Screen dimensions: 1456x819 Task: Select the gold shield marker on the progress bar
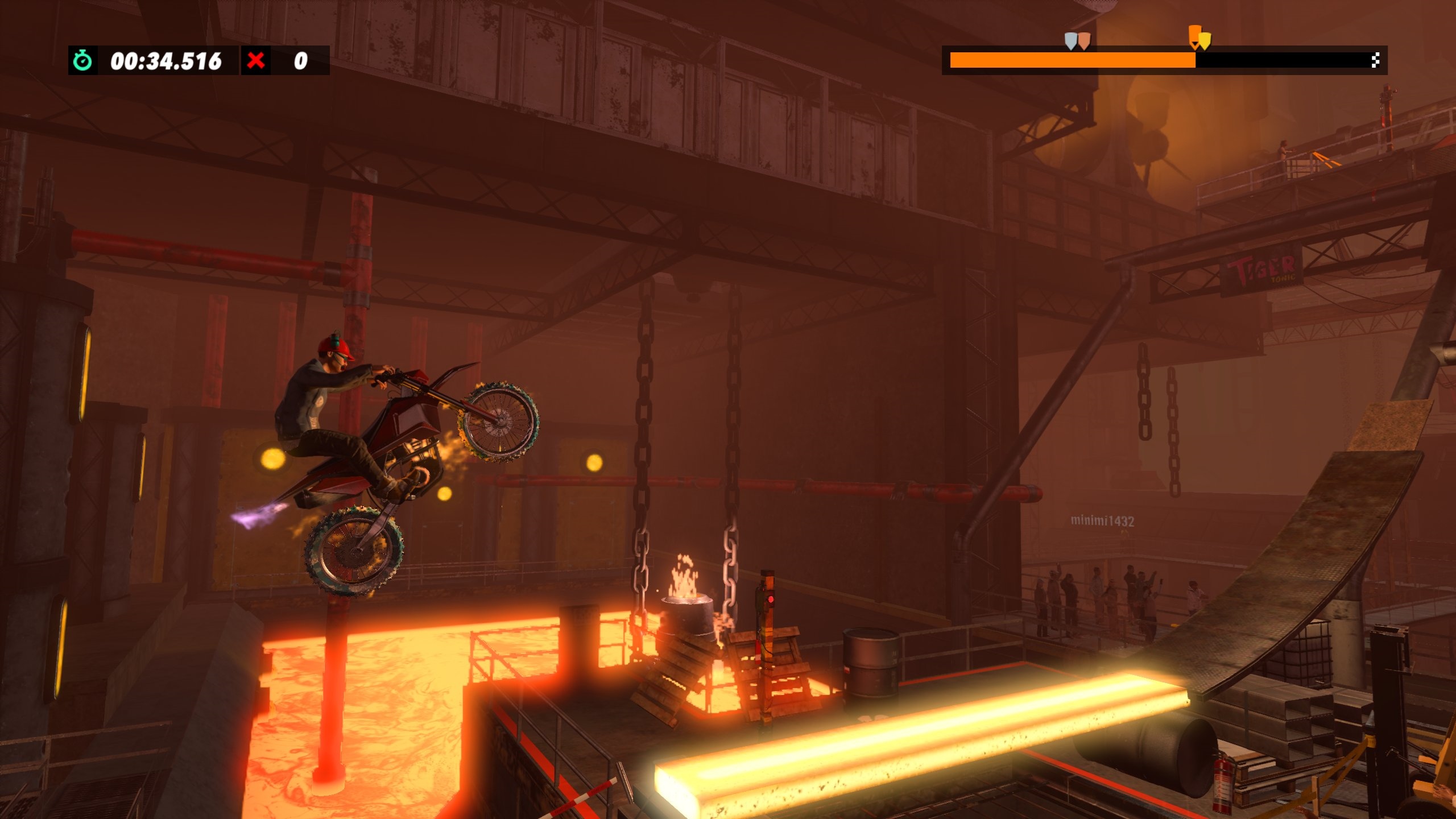[x=1205, y=42]
